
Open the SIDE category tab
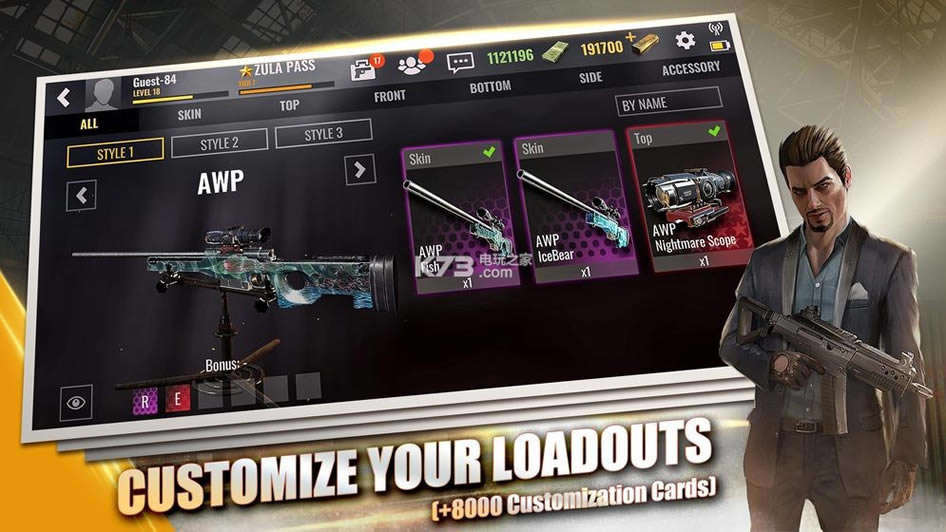click(590, 78)
